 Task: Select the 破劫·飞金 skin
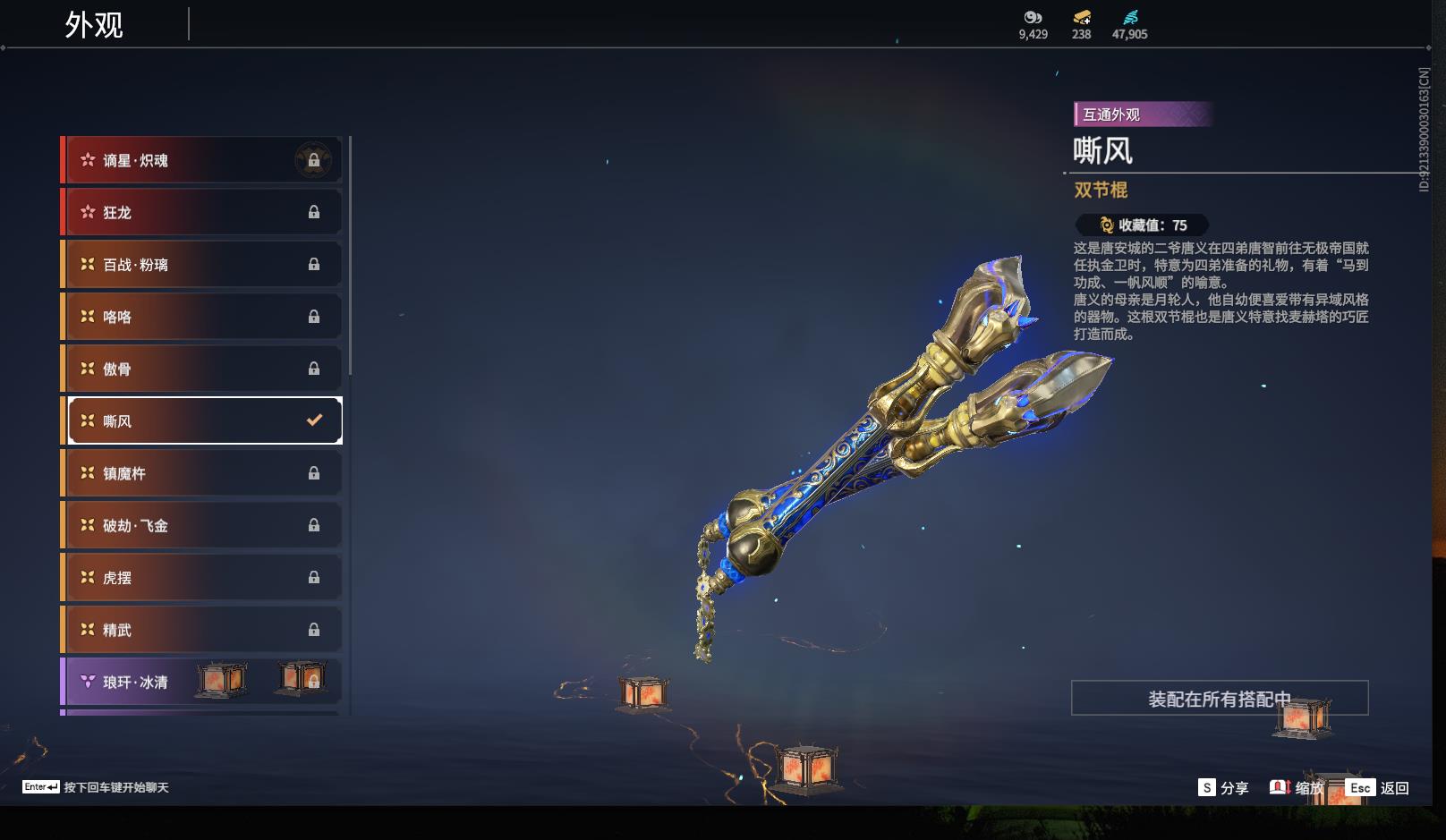click(x=202, y=525)
